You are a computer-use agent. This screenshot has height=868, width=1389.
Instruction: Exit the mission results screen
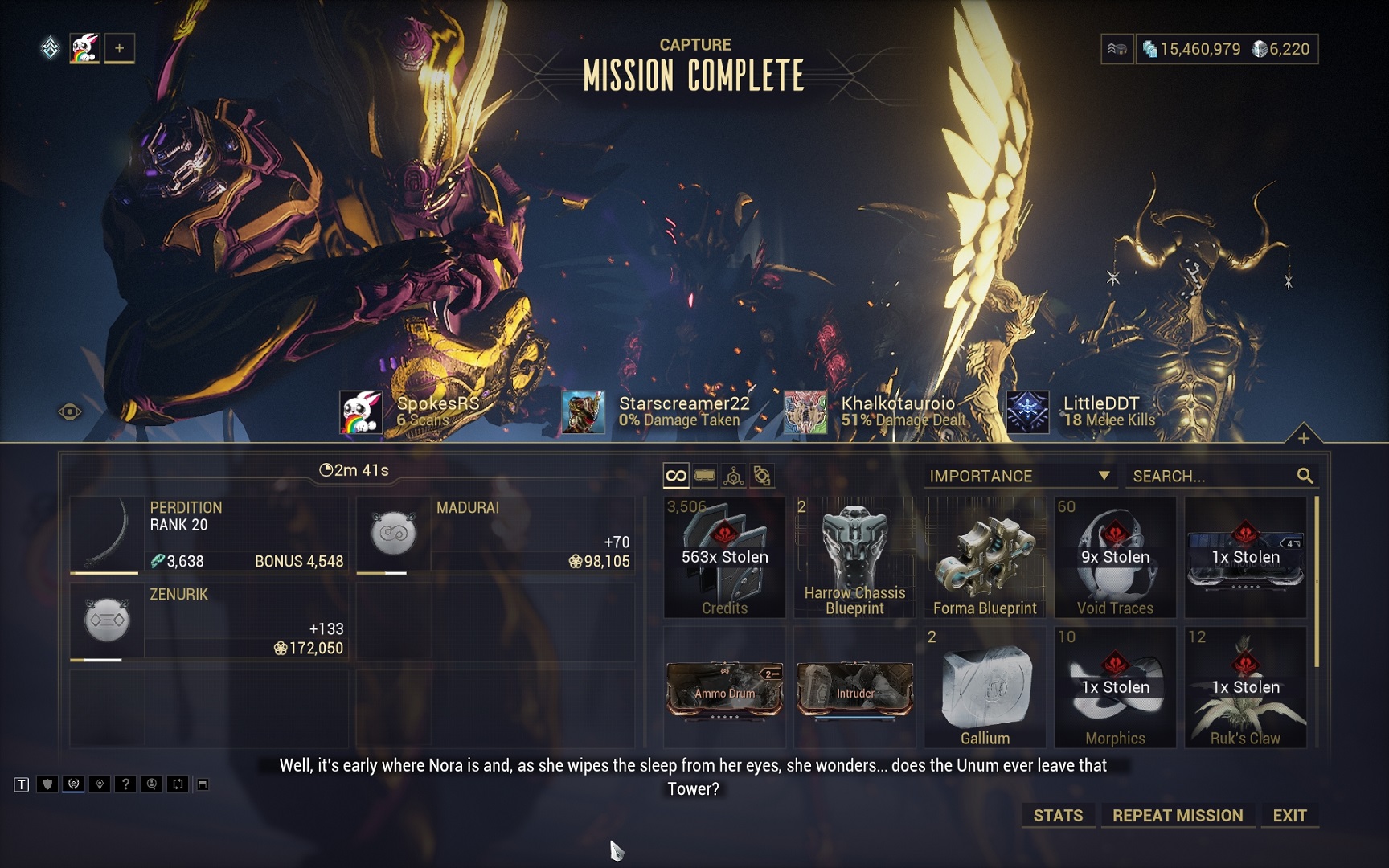click(1289, 815)
